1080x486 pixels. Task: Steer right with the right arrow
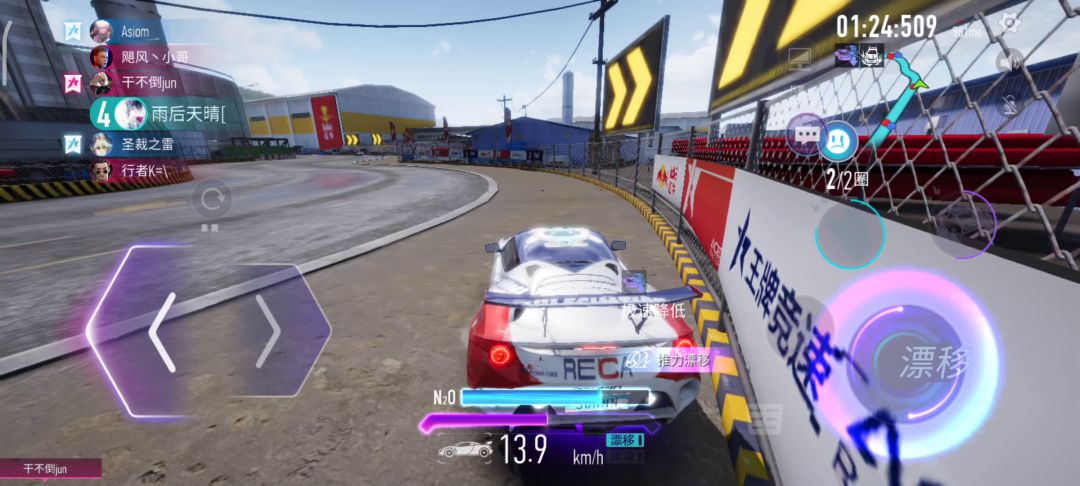268,332
